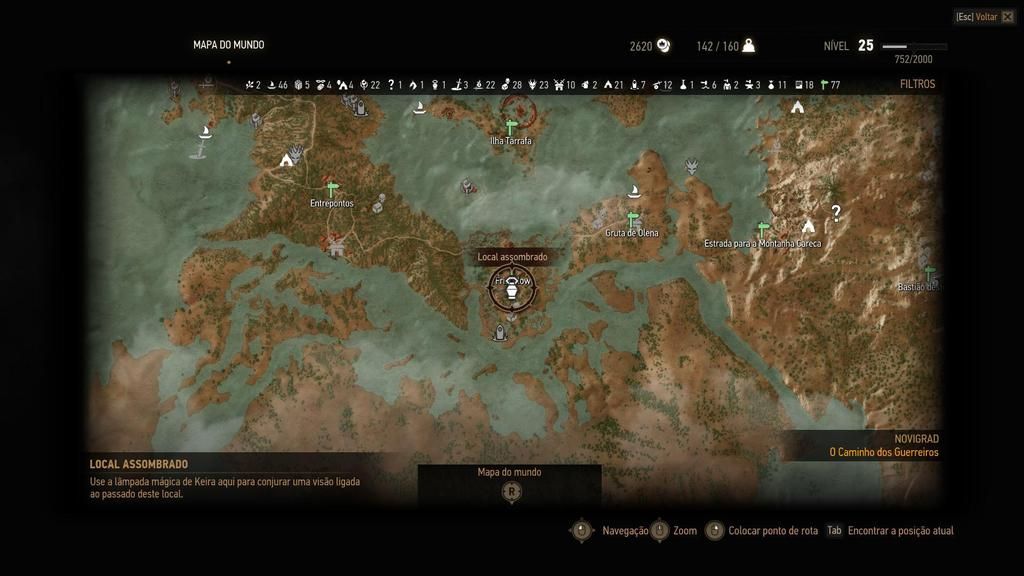This screenshot has height=576, width=1024.
Task: Select the Mapa do Mundo tab heading
Action: pyautogui.click(x=229, y=45)
